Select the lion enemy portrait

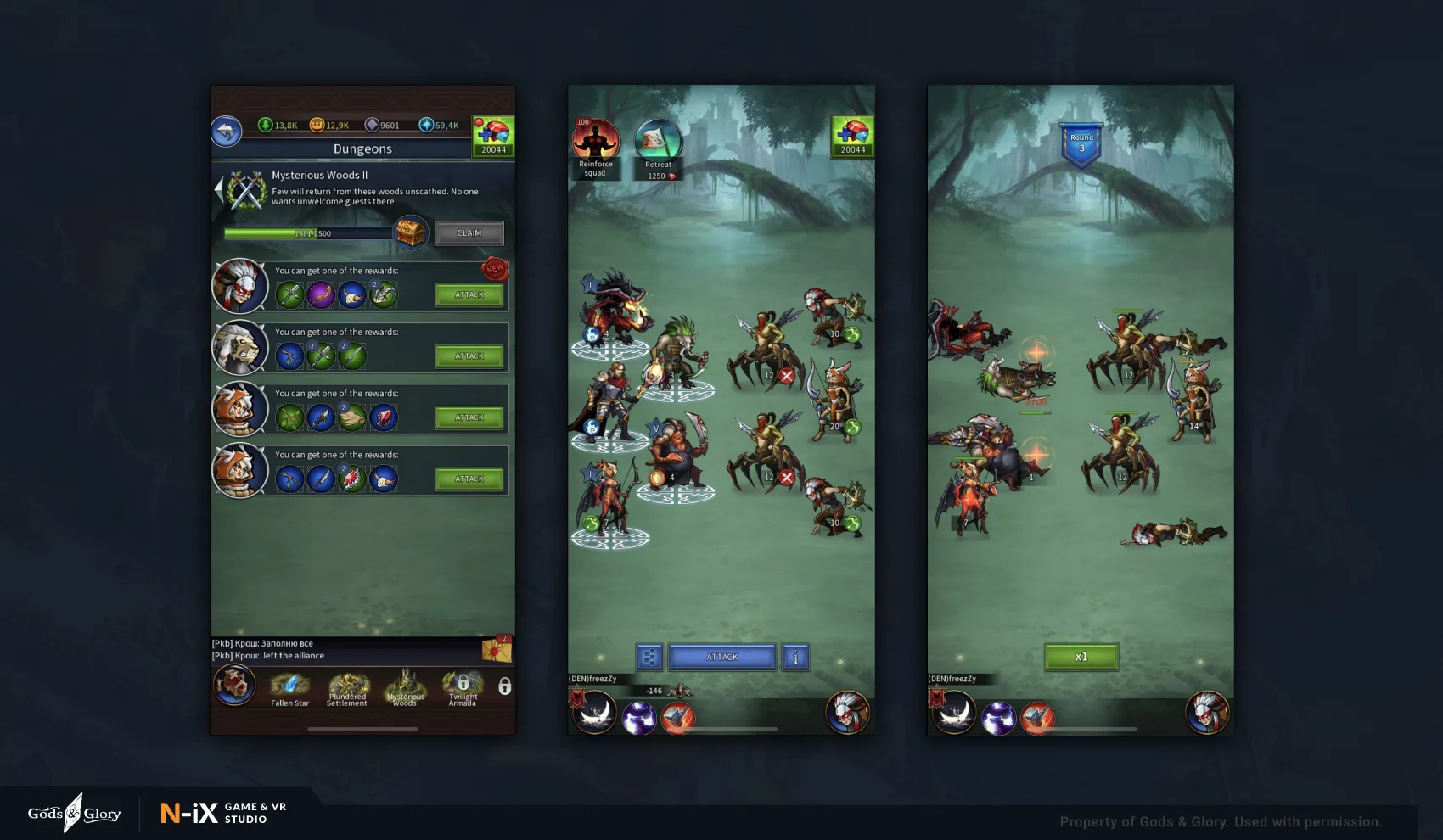[239, 348]
